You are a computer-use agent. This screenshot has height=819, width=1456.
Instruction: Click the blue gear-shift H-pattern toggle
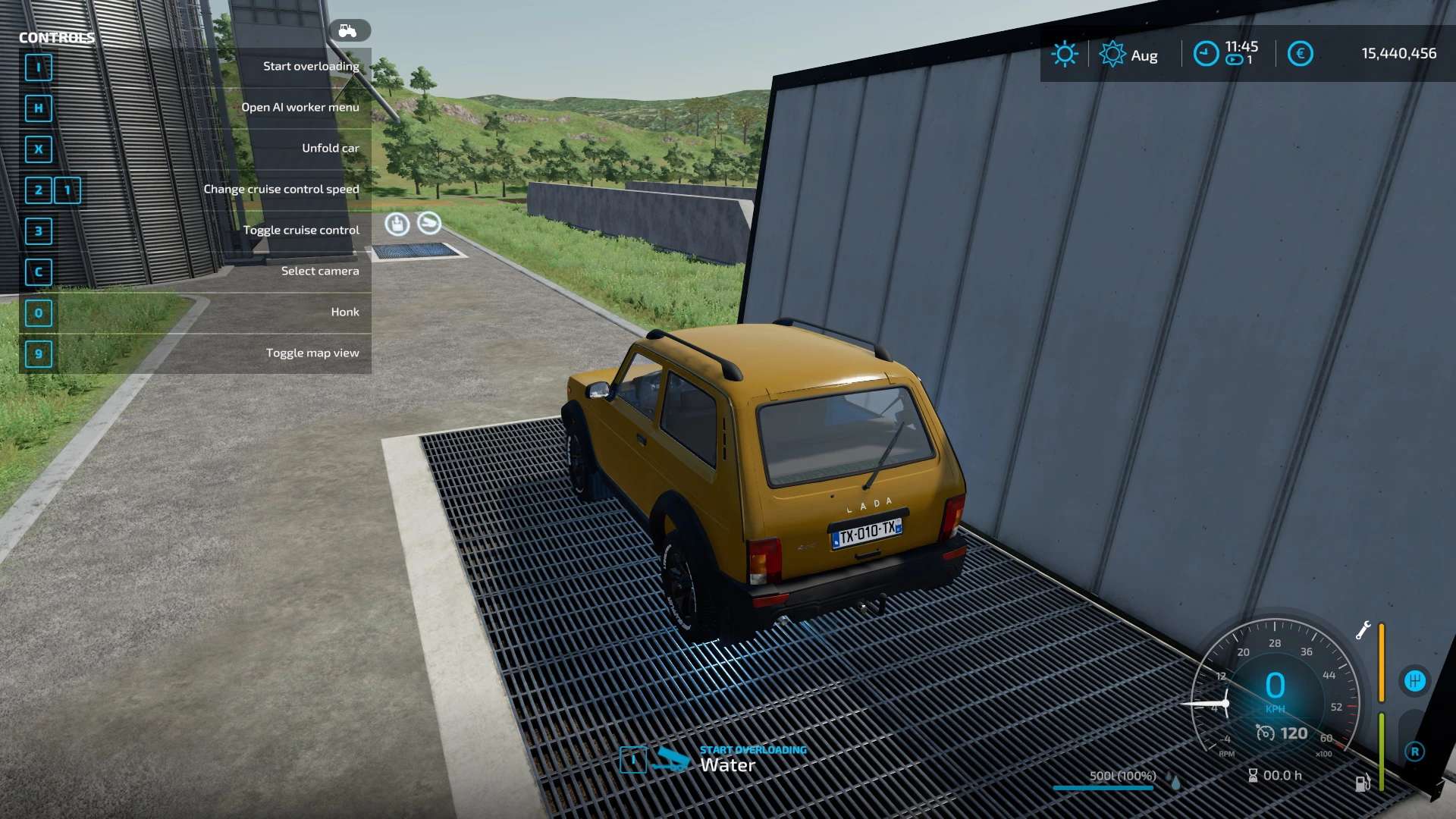[1415, 679]
